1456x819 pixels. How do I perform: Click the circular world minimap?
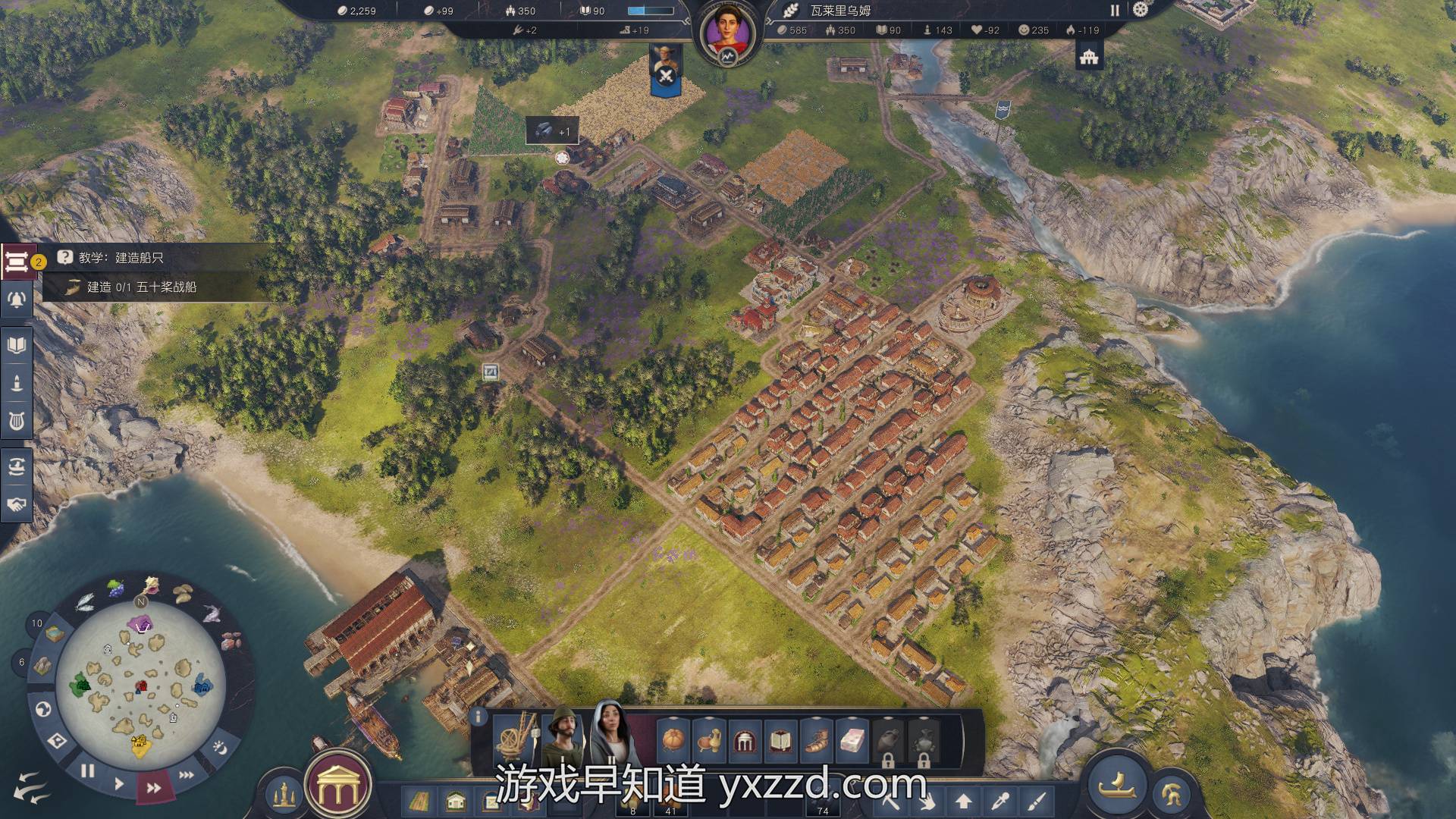[140, 681]
